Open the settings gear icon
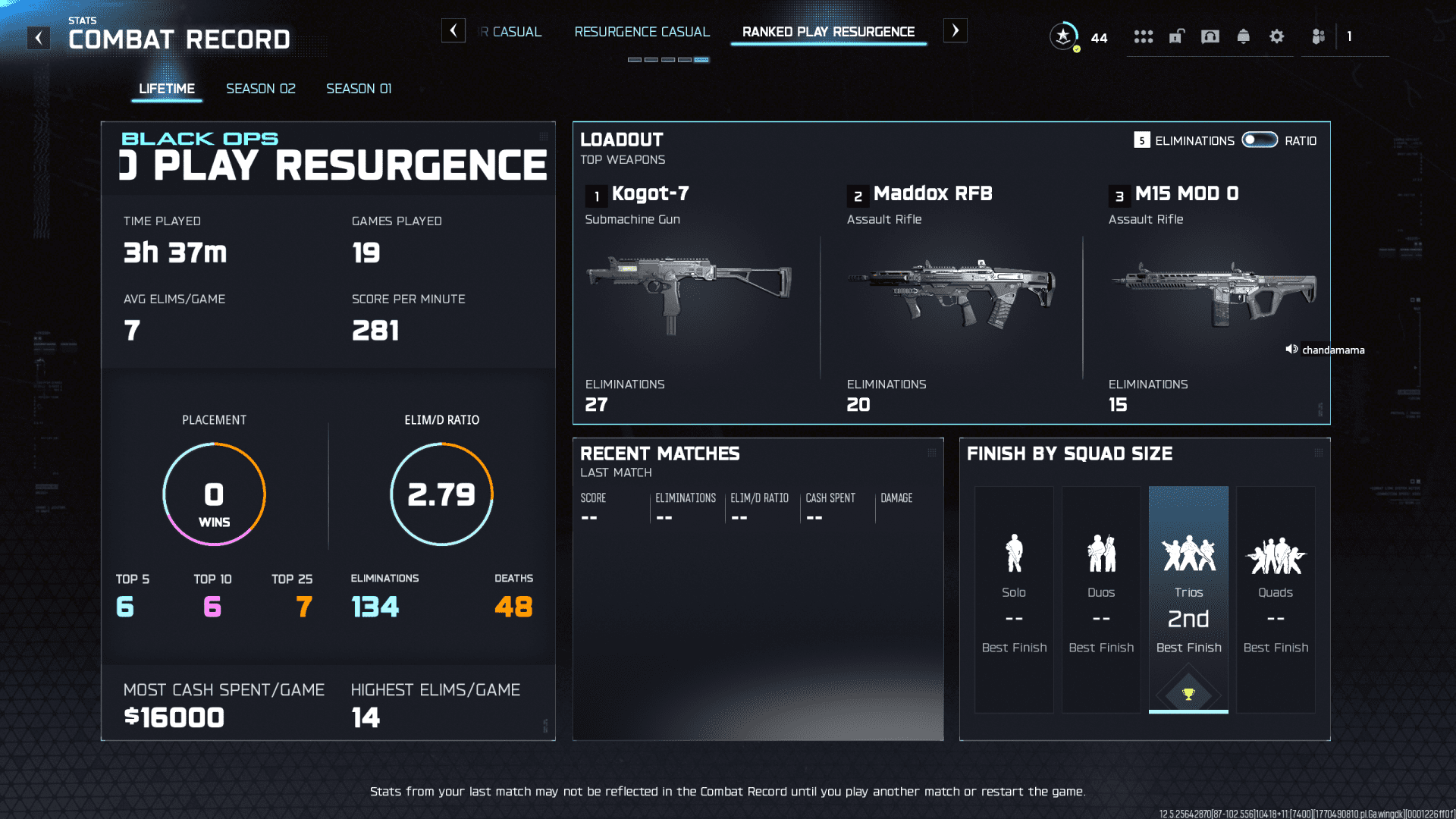This screenshot has width=1456, height=819. (x=1277, y=36)
